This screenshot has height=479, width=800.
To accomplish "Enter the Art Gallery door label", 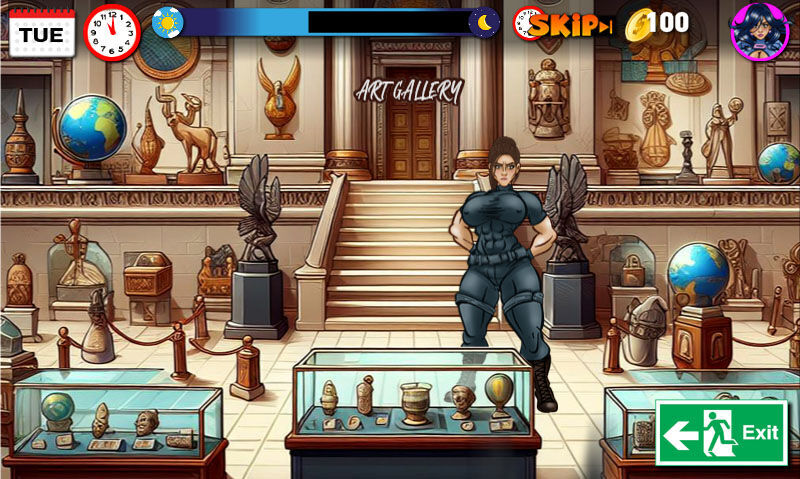I will (x=410, y=92).
